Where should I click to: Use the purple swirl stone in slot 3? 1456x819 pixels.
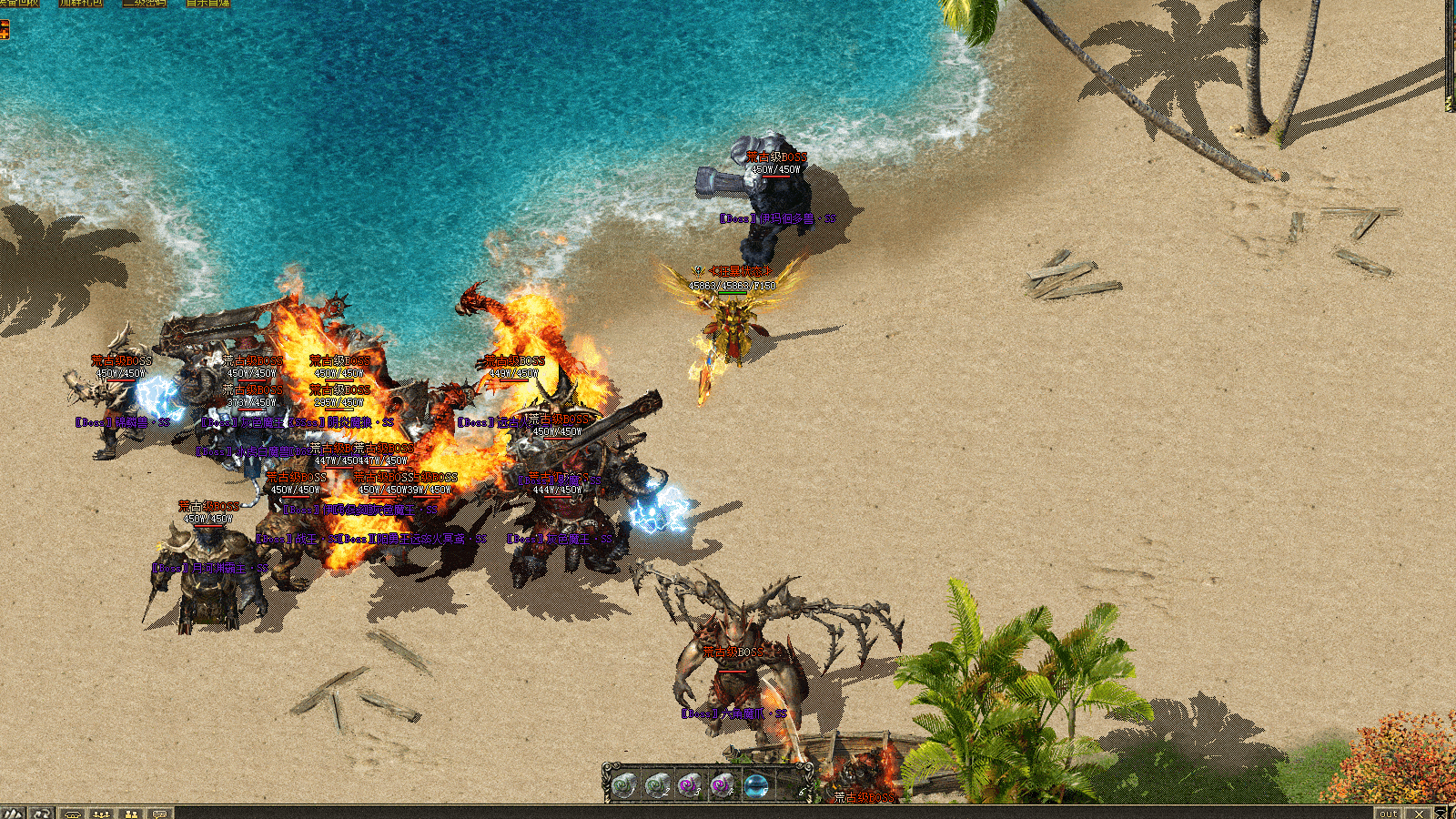coord(690,784)
